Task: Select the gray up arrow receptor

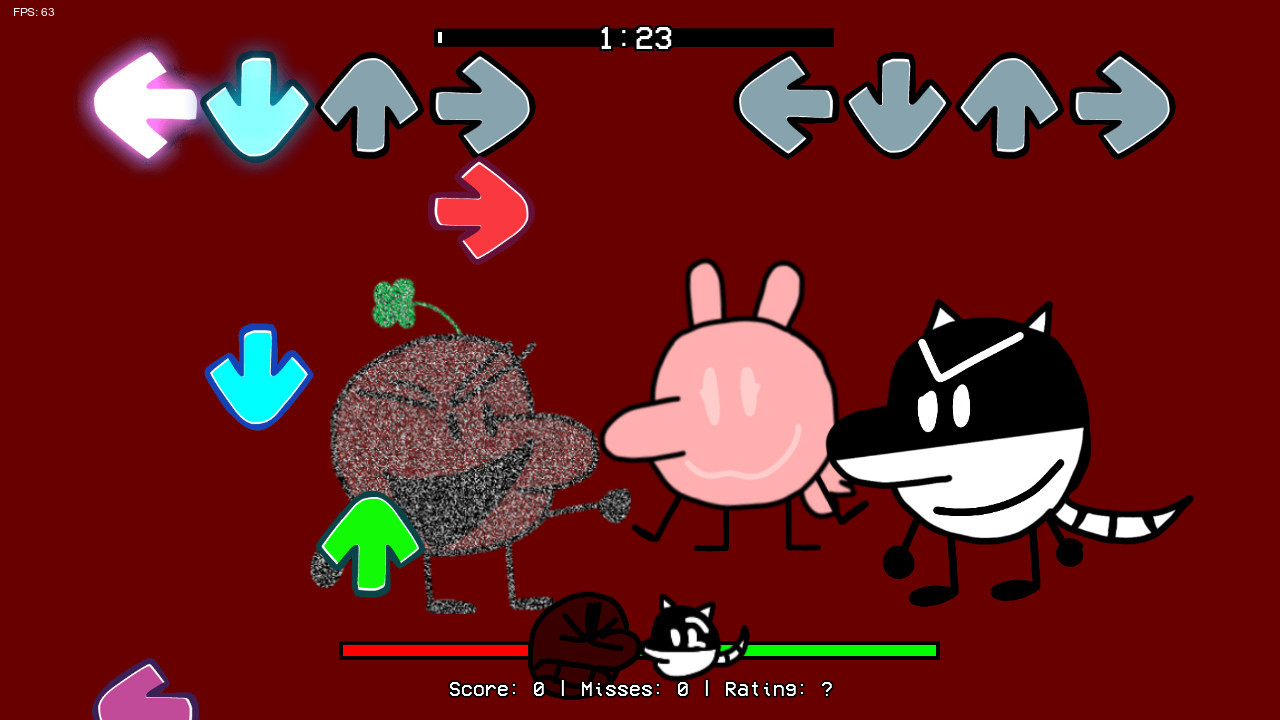Action: click(x=368, y=103)
